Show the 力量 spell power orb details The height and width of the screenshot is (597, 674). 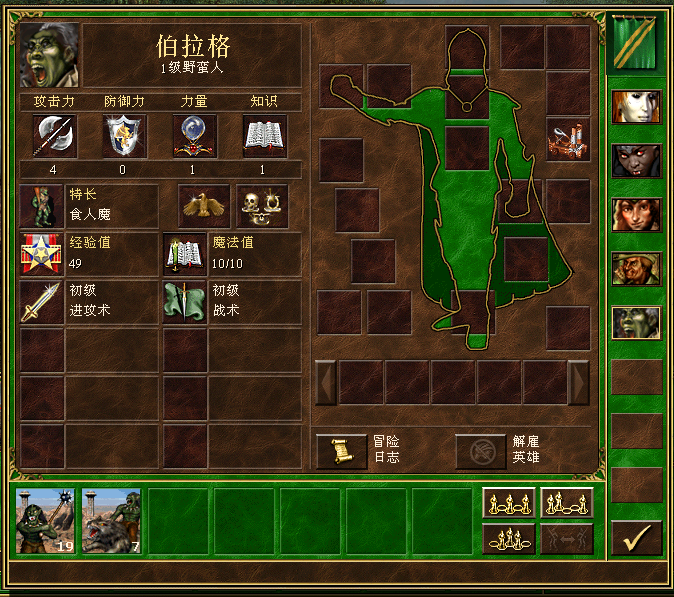(x=195, y=136)
